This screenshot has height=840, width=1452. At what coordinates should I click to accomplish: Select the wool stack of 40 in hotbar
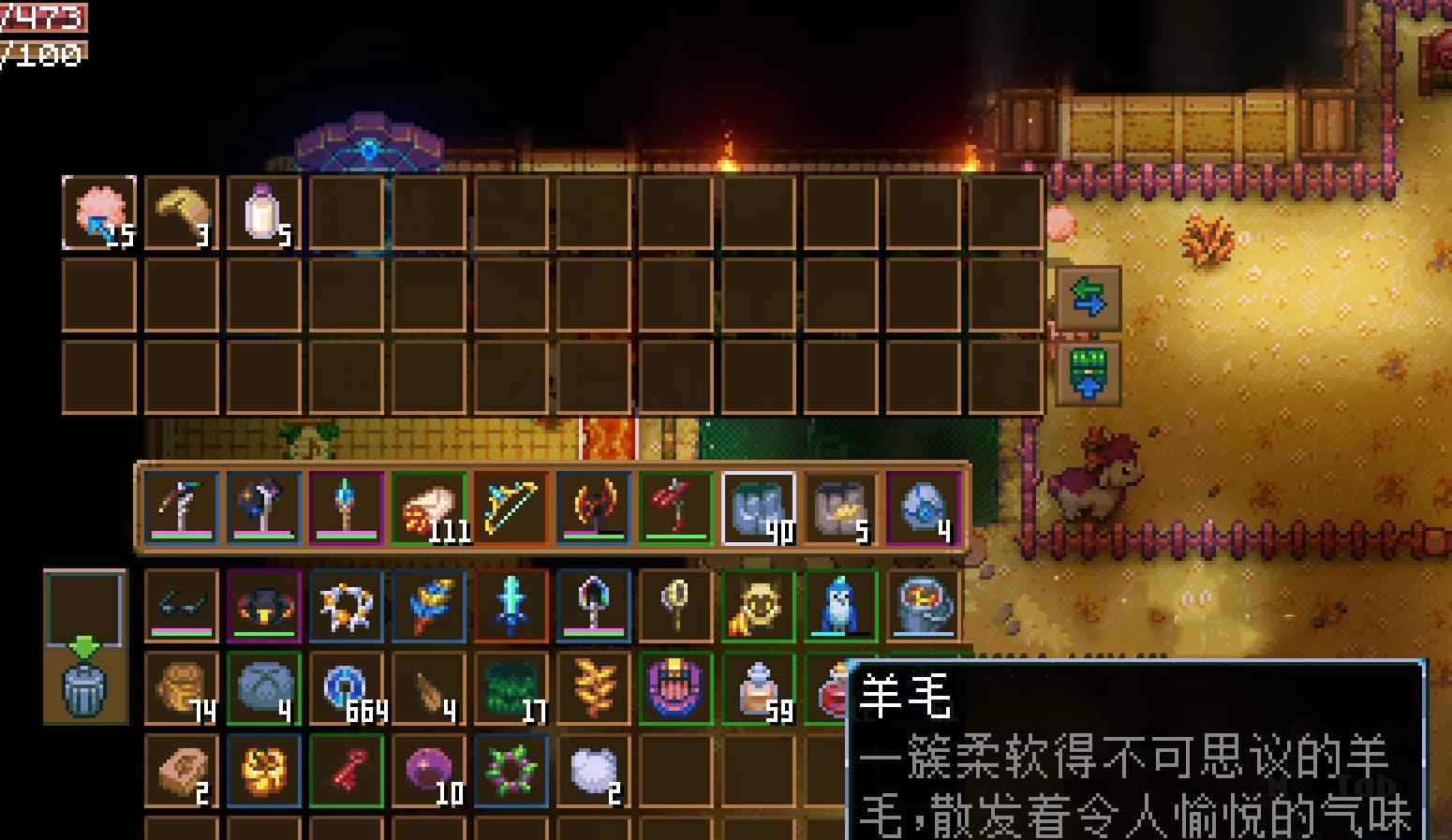pyautogui.click(x=759, y=506)
